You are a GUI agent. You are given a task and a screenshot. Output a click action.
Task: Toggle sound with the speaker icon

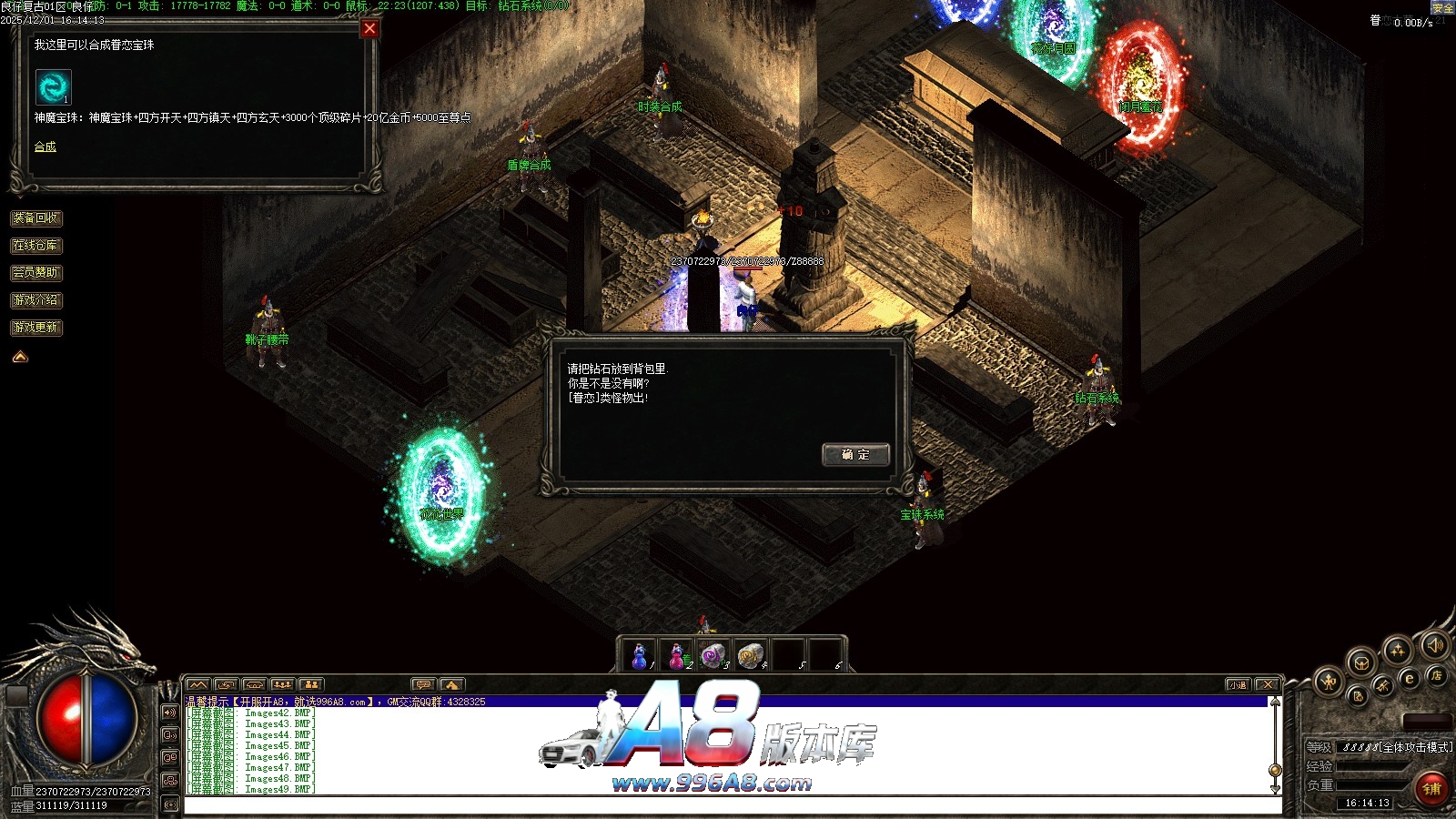click(1435, 645)
